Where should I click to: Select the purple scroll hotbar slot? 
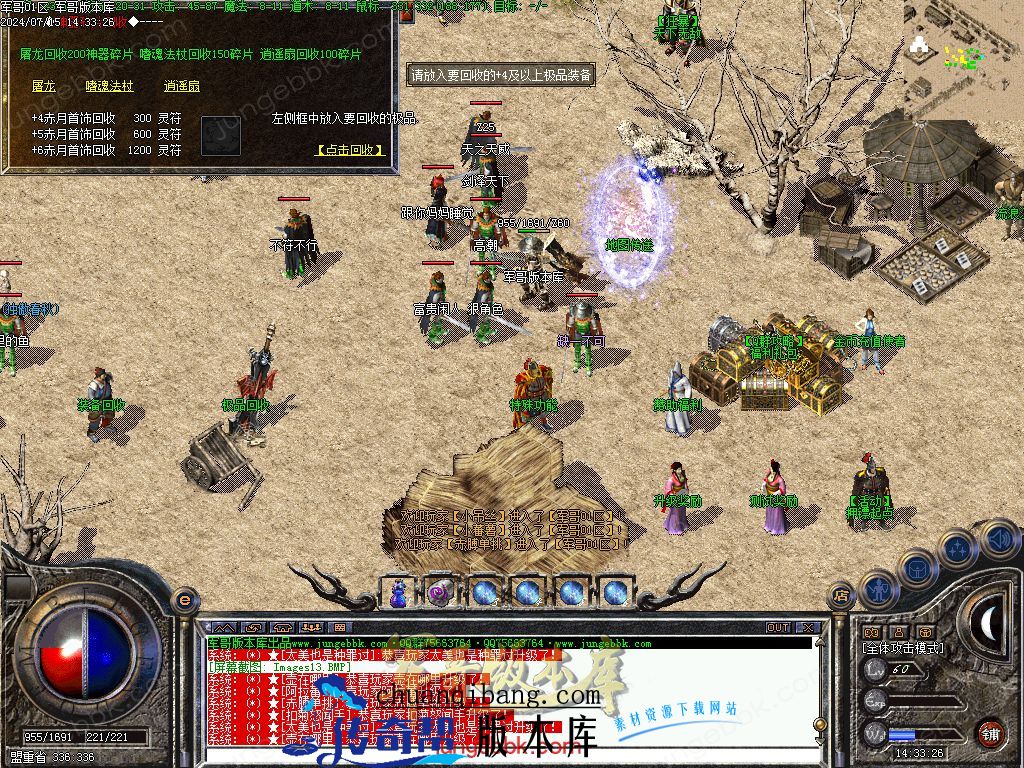pyautogui.click(x=441, y=592)
